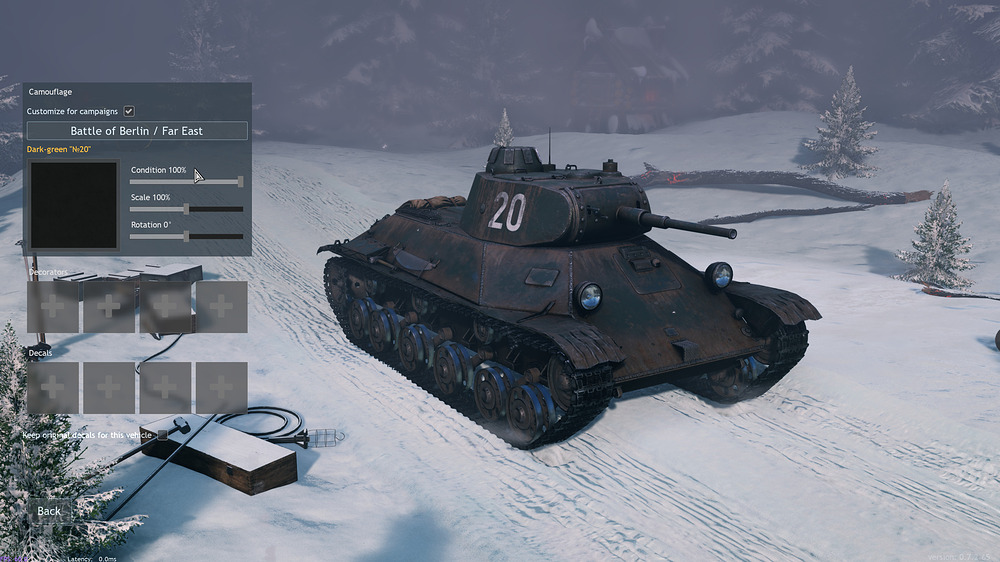
Task: Toggle the Customize for campaigns checkbox
Action: coord(129,111)
